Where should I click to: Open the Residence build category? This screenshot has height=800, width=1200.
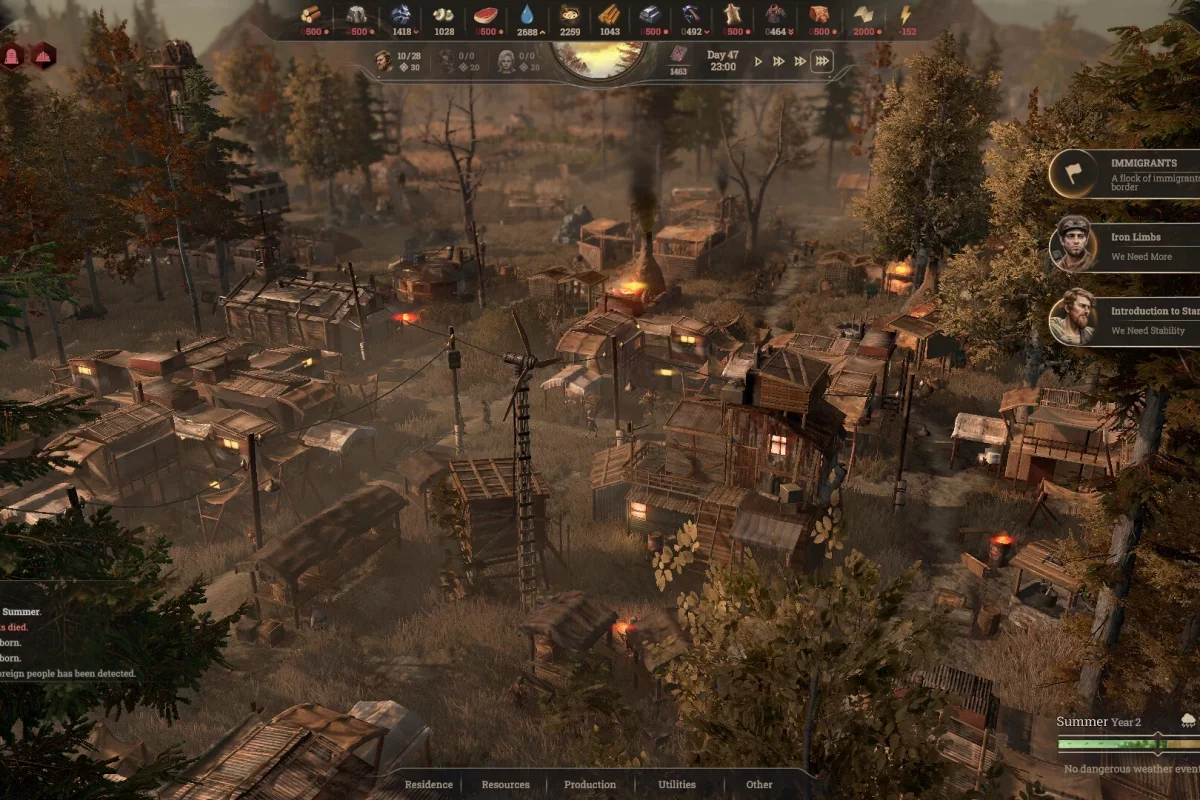pos(428,784)
